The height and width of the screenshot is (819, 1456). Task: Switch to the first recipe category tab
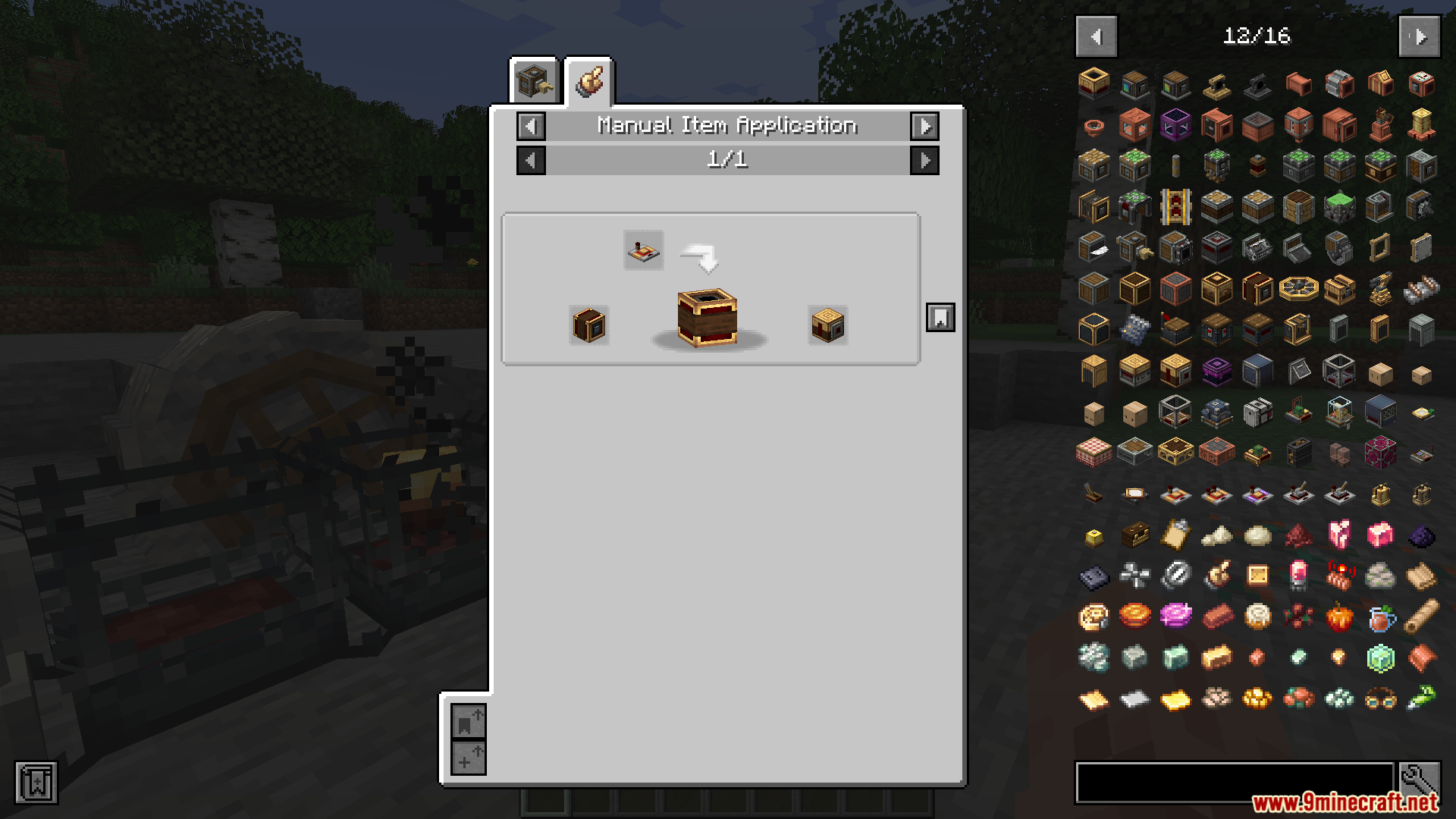534,80
